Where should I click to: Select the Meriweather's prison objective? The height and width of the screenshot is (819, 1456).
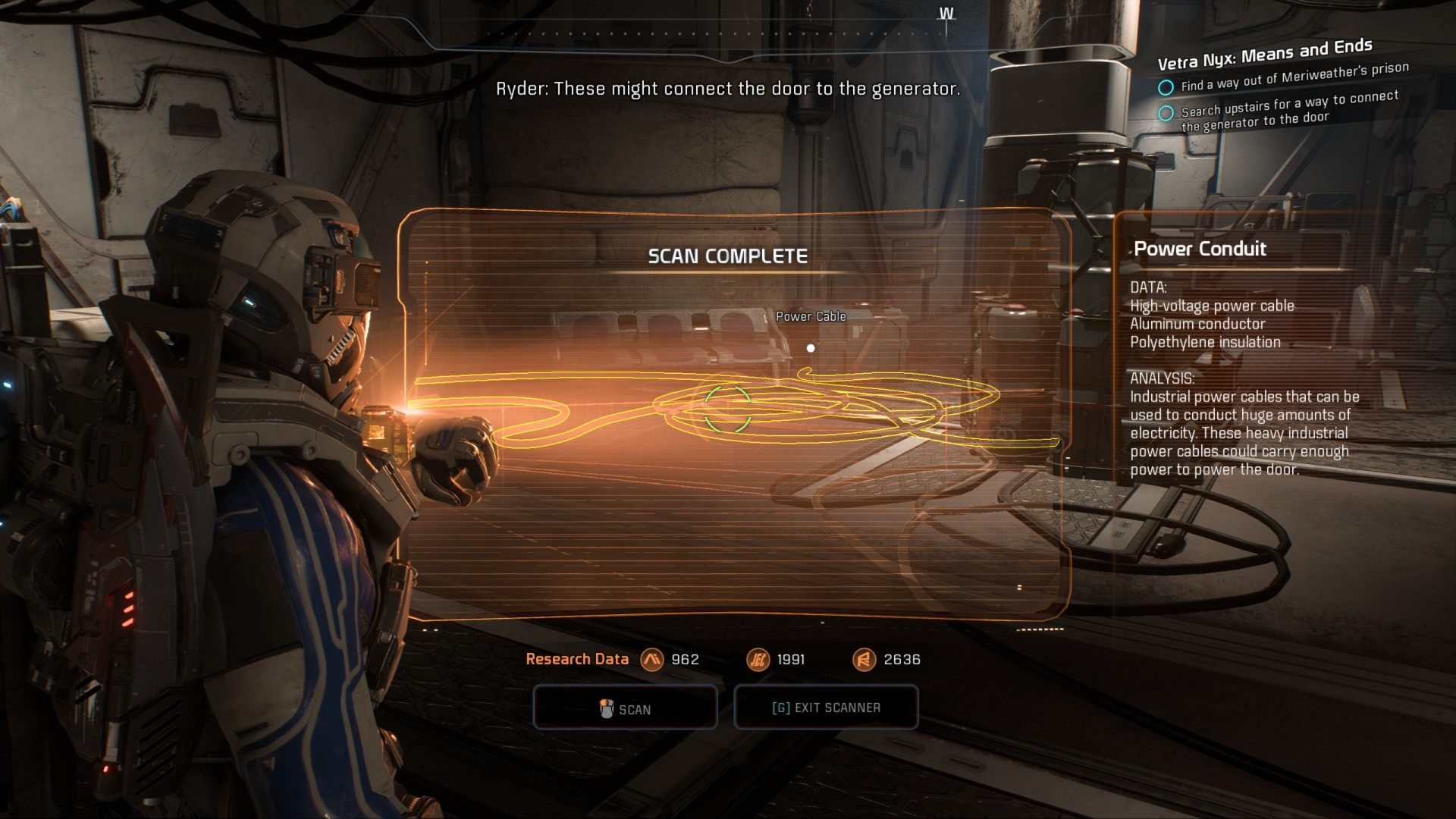[x=1294, y=77]
